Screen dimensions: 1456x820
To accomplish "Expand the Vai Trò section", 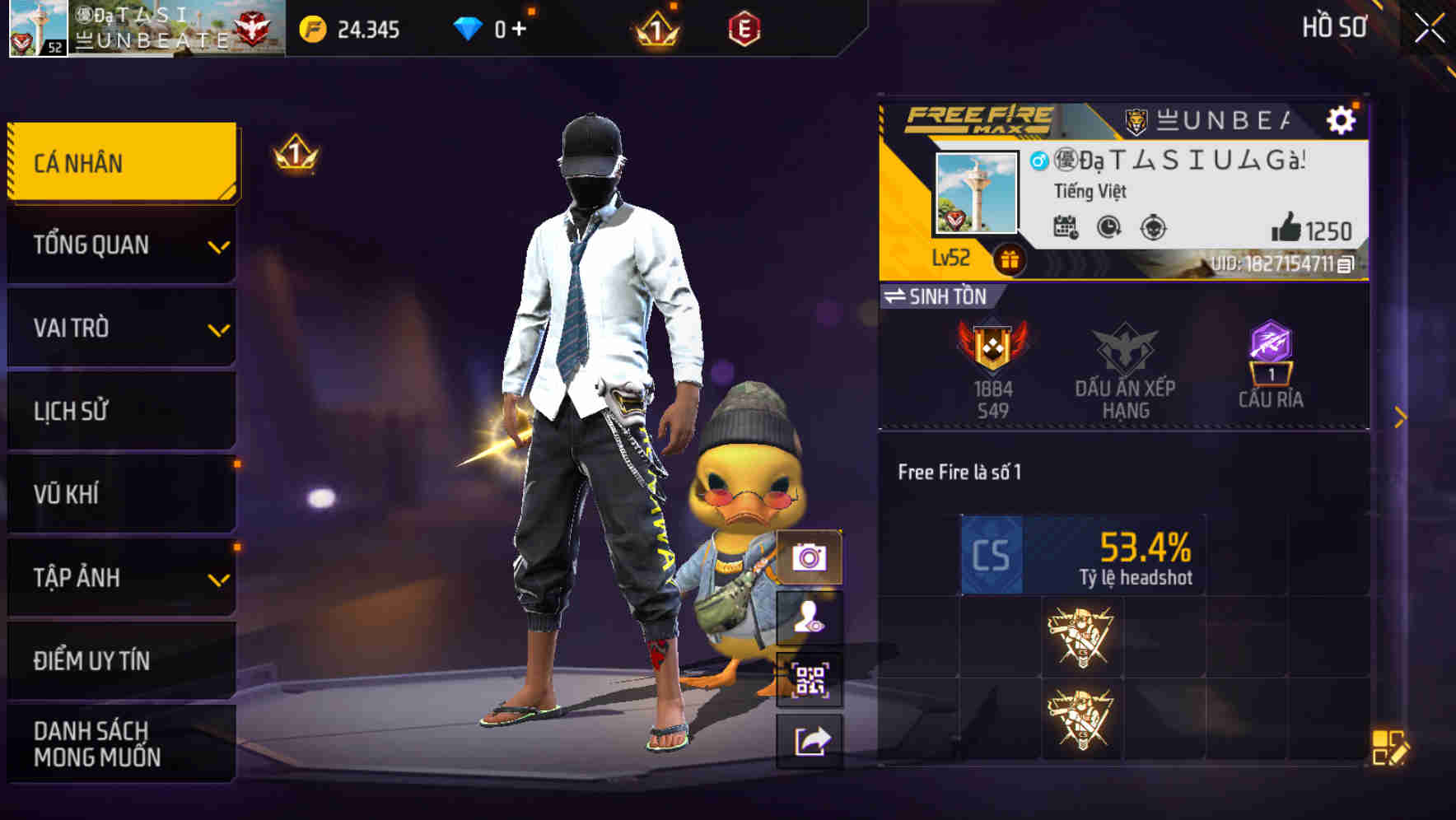I will tap(121, 328).
